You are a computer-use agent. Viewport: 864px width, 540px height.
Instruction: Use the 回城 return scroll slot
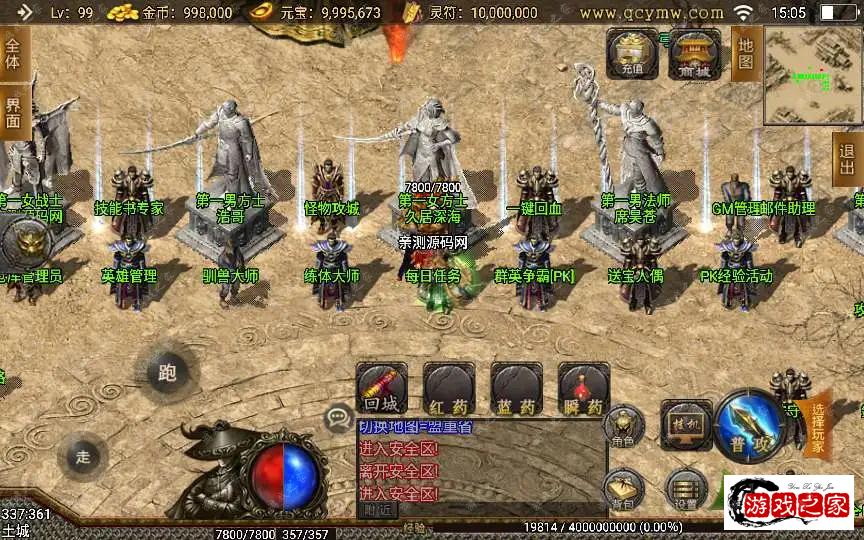coord(381,390)
